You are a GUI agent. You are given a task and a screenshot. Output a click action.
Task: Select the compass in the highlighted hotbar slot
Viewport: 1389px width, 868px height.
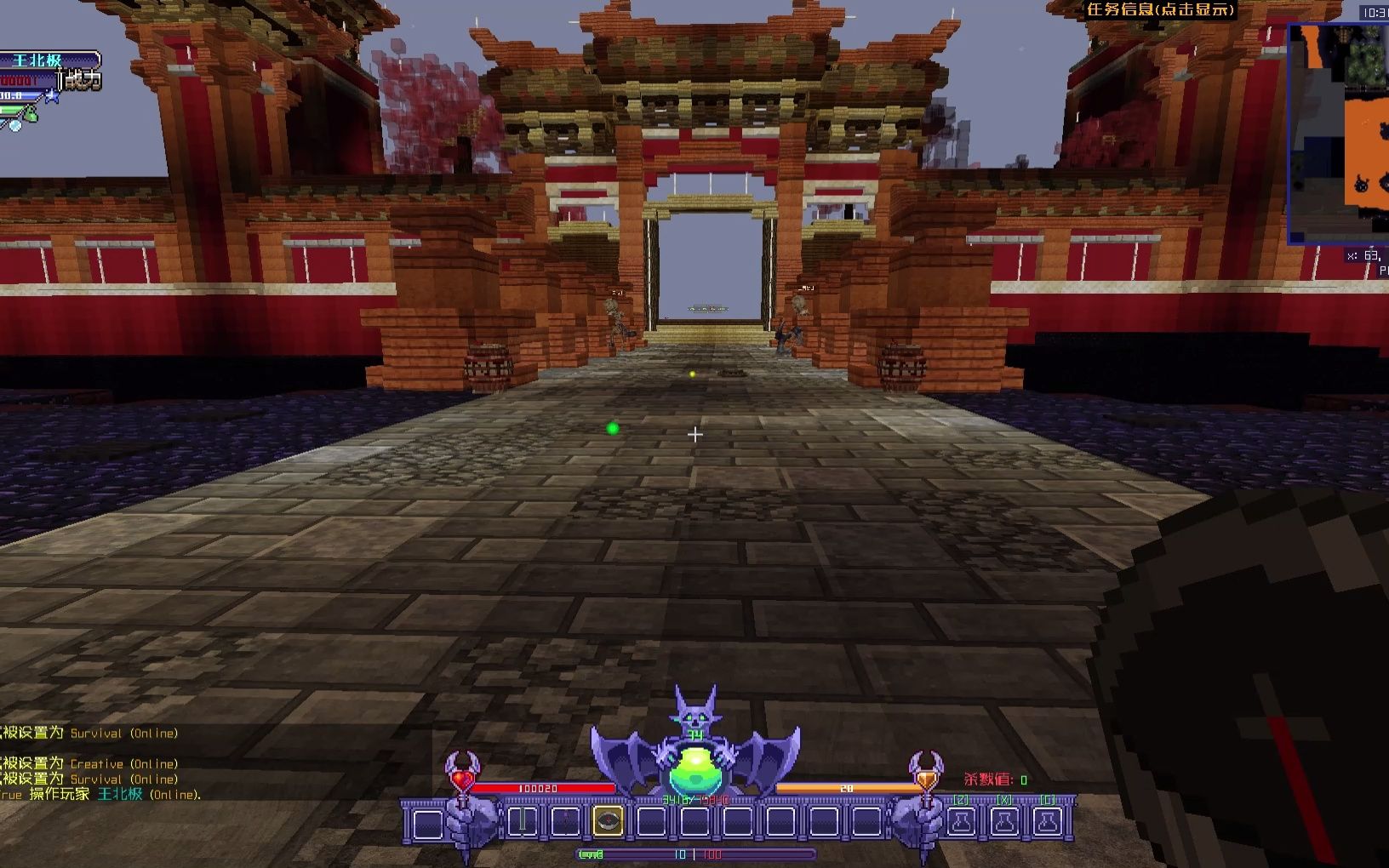pos(608,821)
